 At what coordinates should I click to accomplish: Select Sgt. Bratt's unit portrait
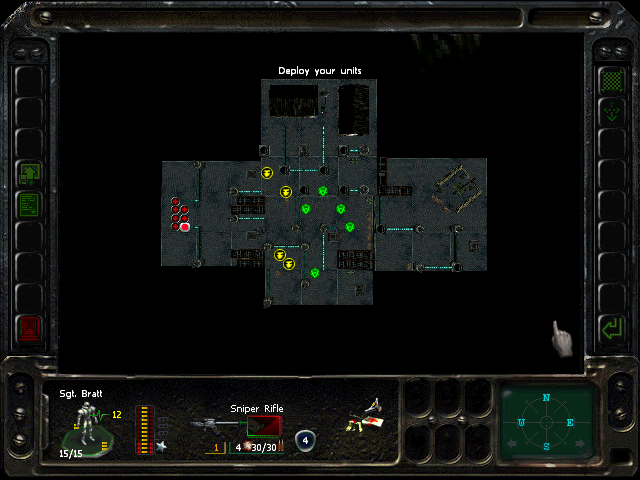(88, 423)
